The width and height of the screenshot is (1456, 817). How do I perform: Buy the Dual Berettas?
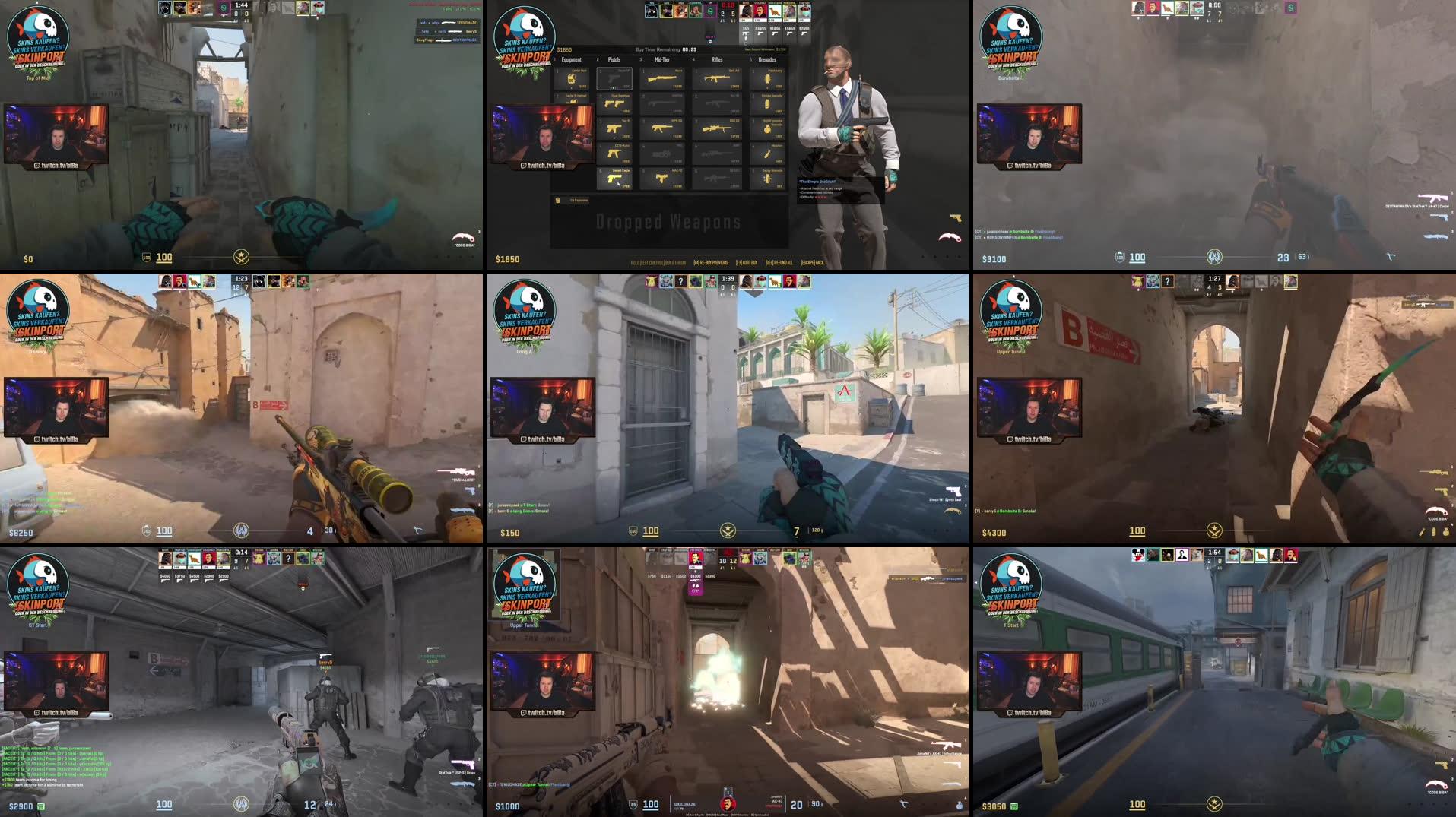pyautogui.click(x=614, y=103)
